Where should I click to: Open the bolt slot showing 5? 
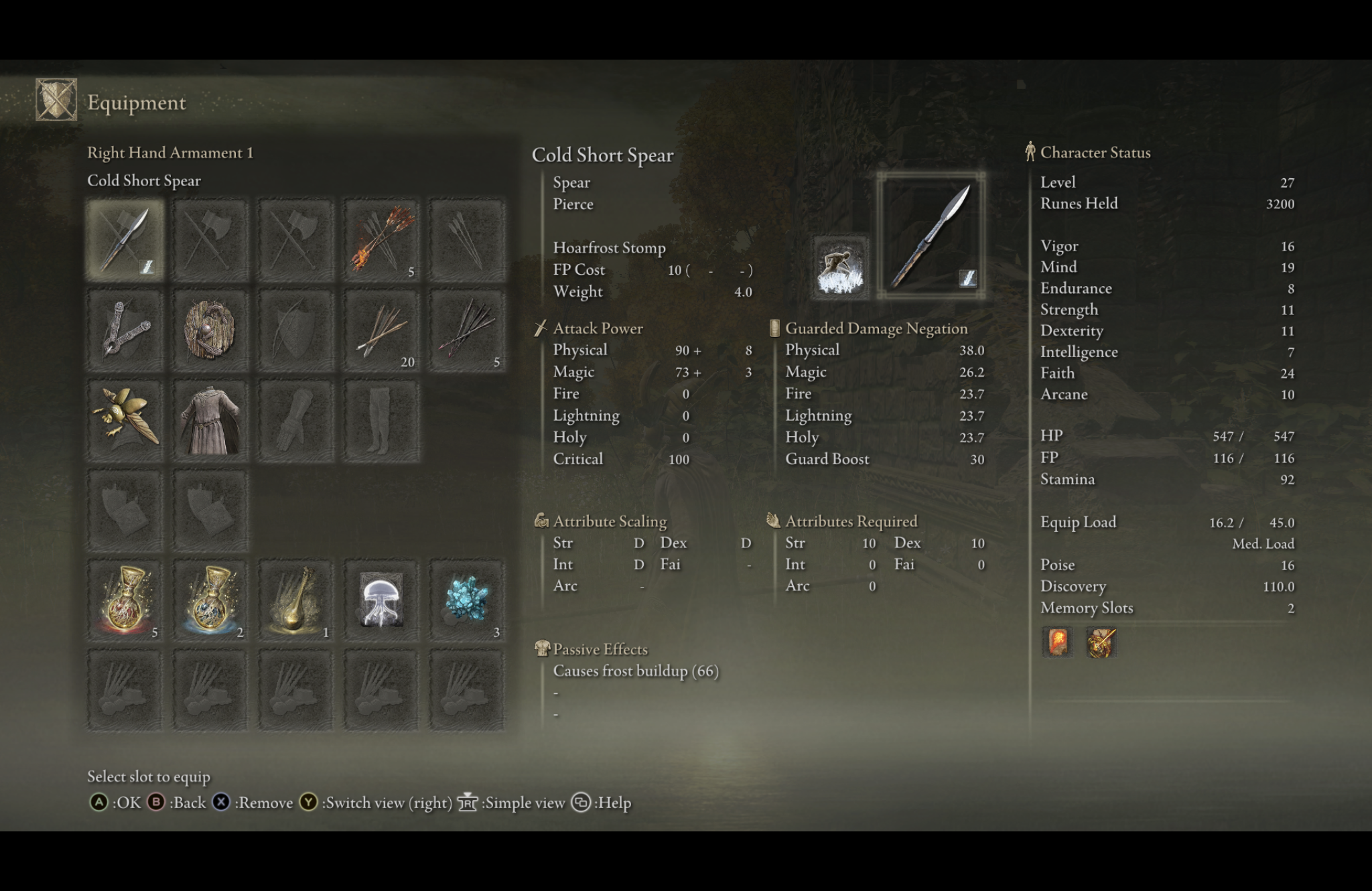tap(466, 331)
